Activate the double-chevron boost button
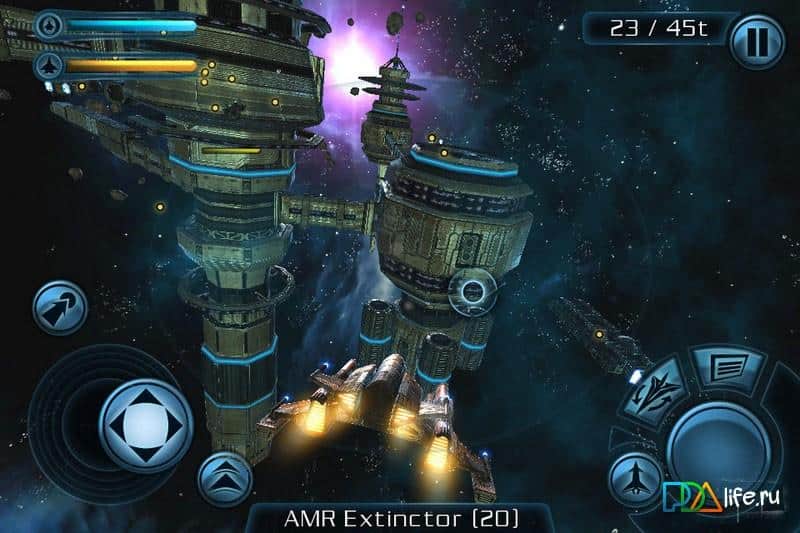The width and height of the screenshot is (800, 533). (x=223, y=478)
